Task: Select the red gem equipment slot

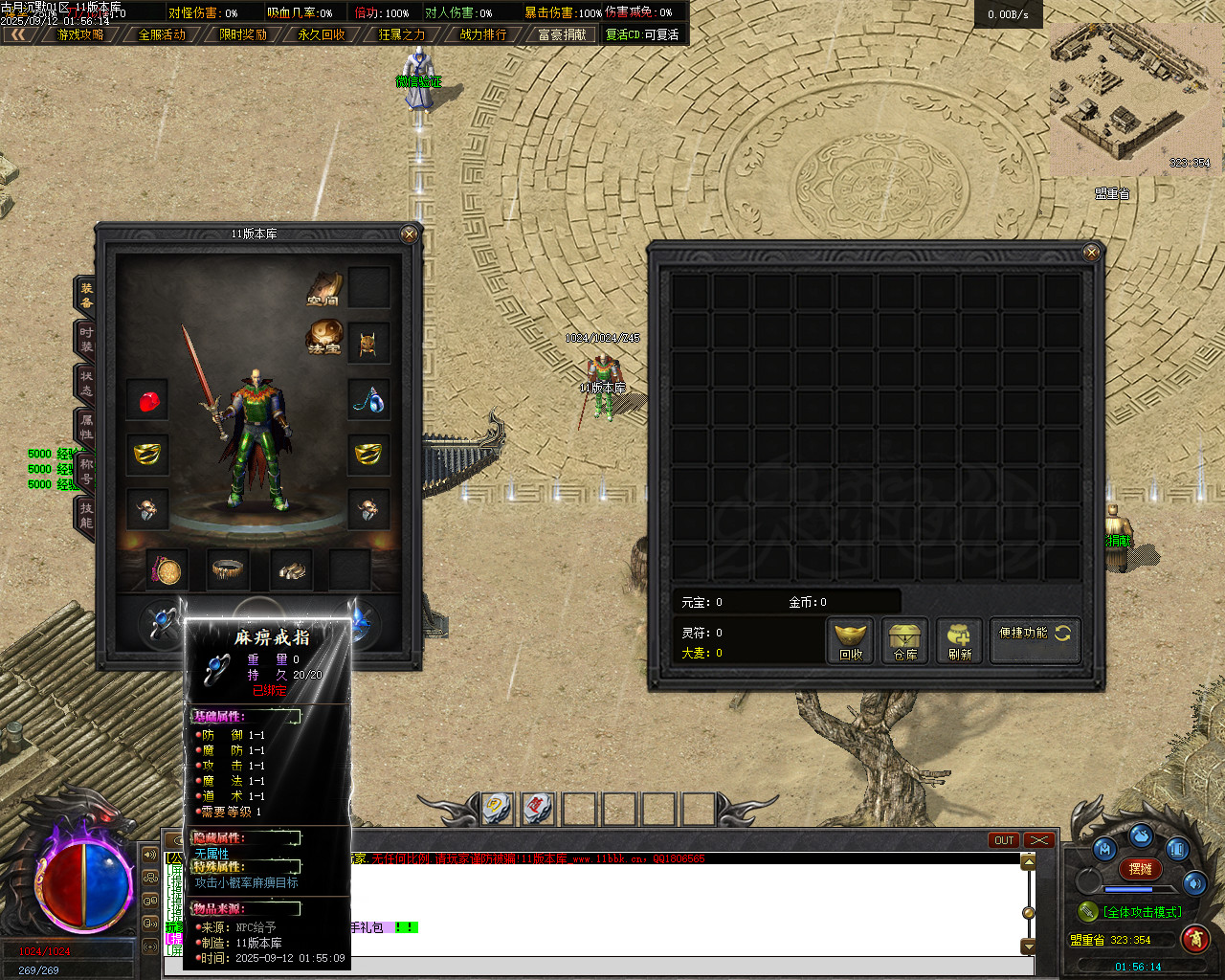Action: pyautogui.click(x=148, y=401)
